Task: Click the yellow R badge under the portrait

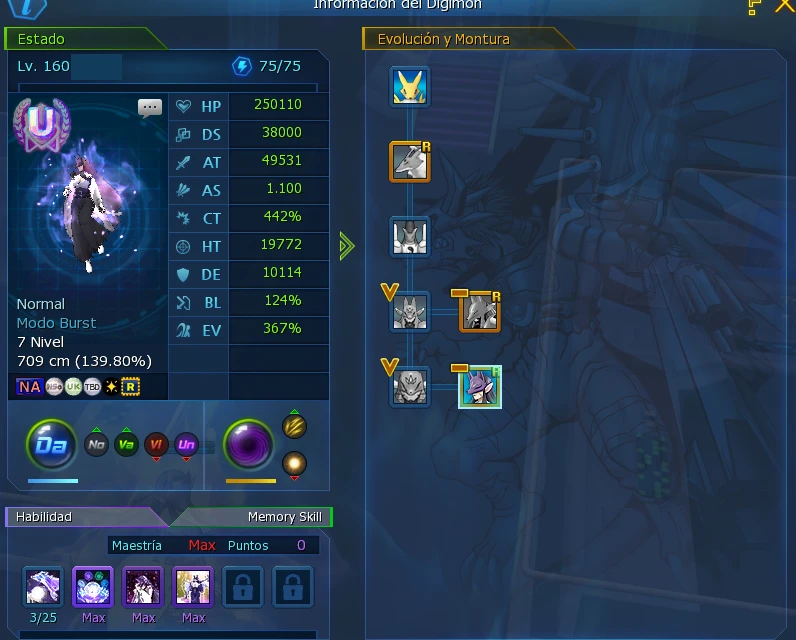Action: click(130, 386)
